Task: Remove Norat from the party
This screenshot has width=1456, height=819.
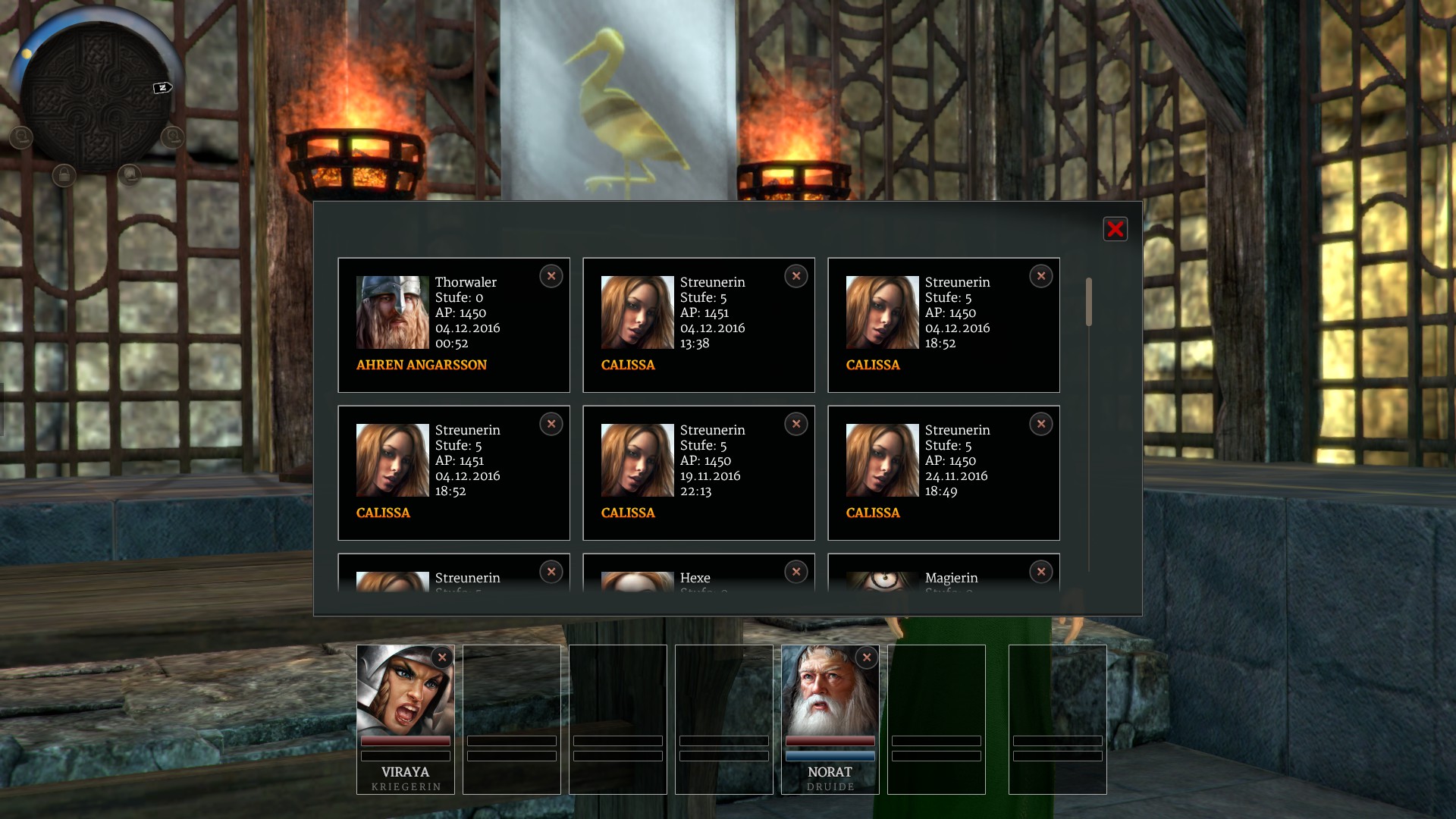Action: point(867,657)
